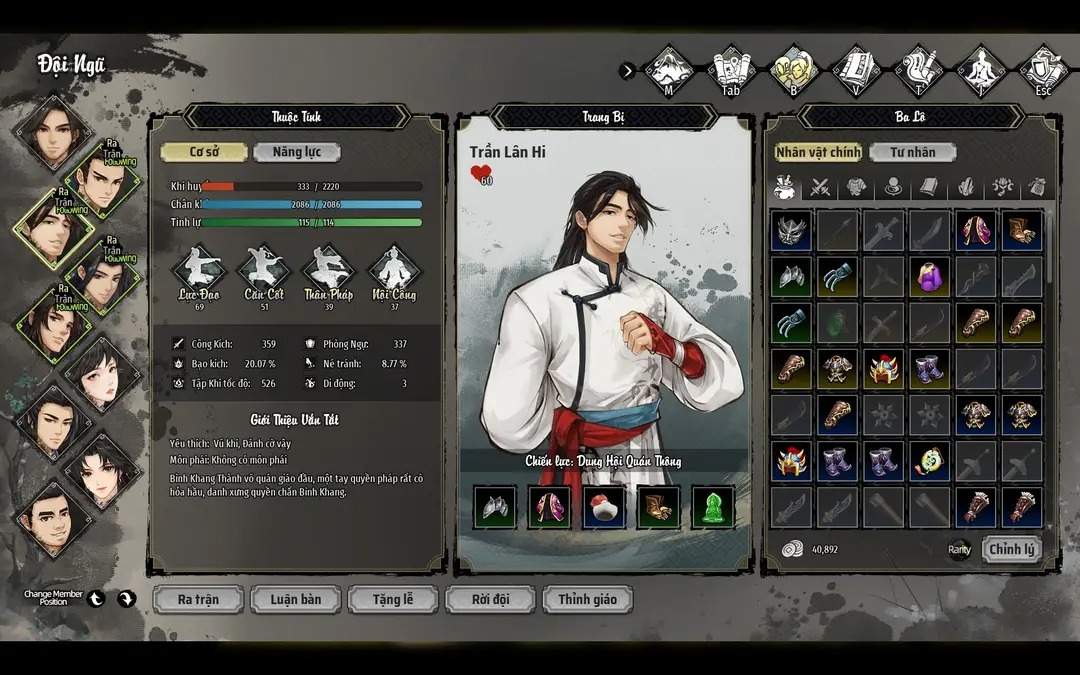Select the Nhân vật chính inventory tab
1080x675 pixels.
(x=818, y=152)
